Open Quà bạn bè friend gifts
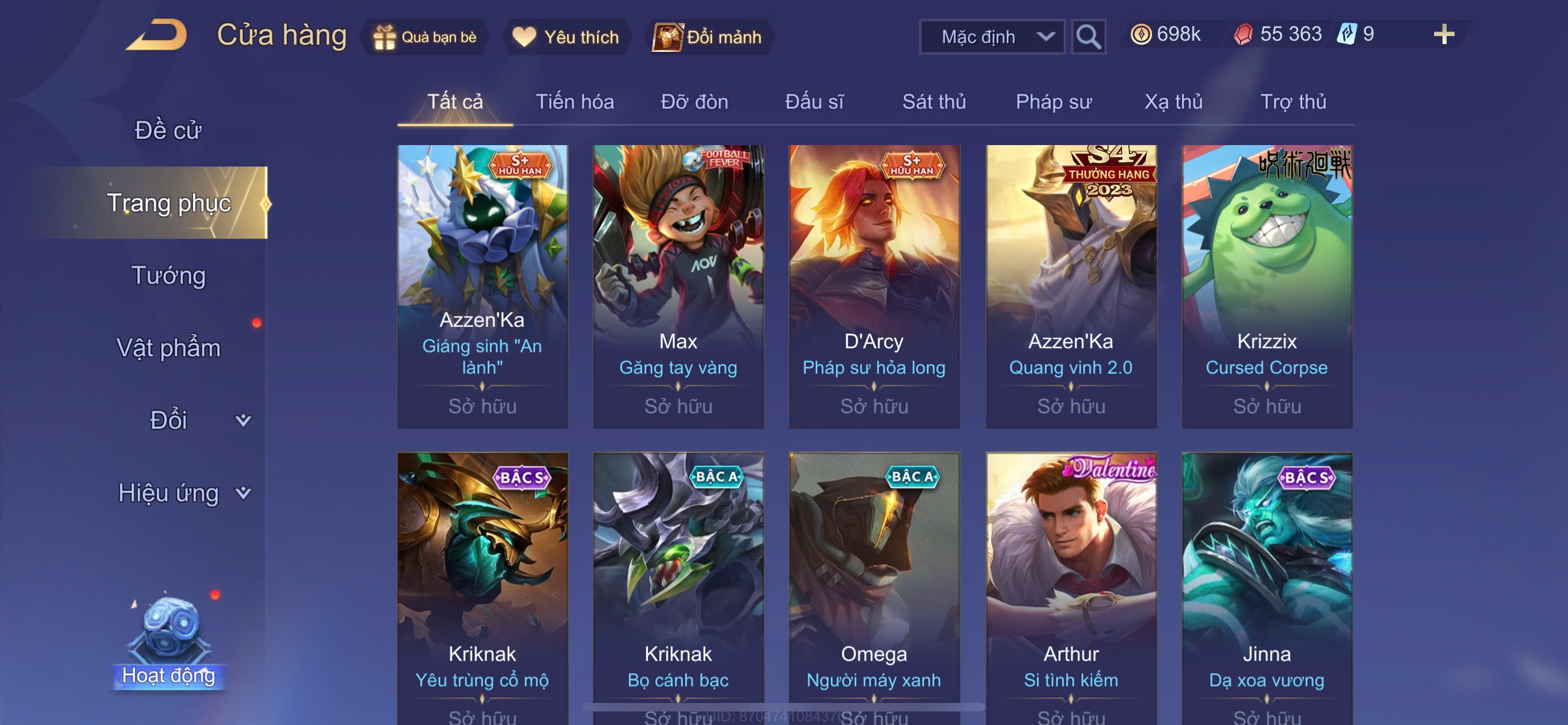 [426, 37]
